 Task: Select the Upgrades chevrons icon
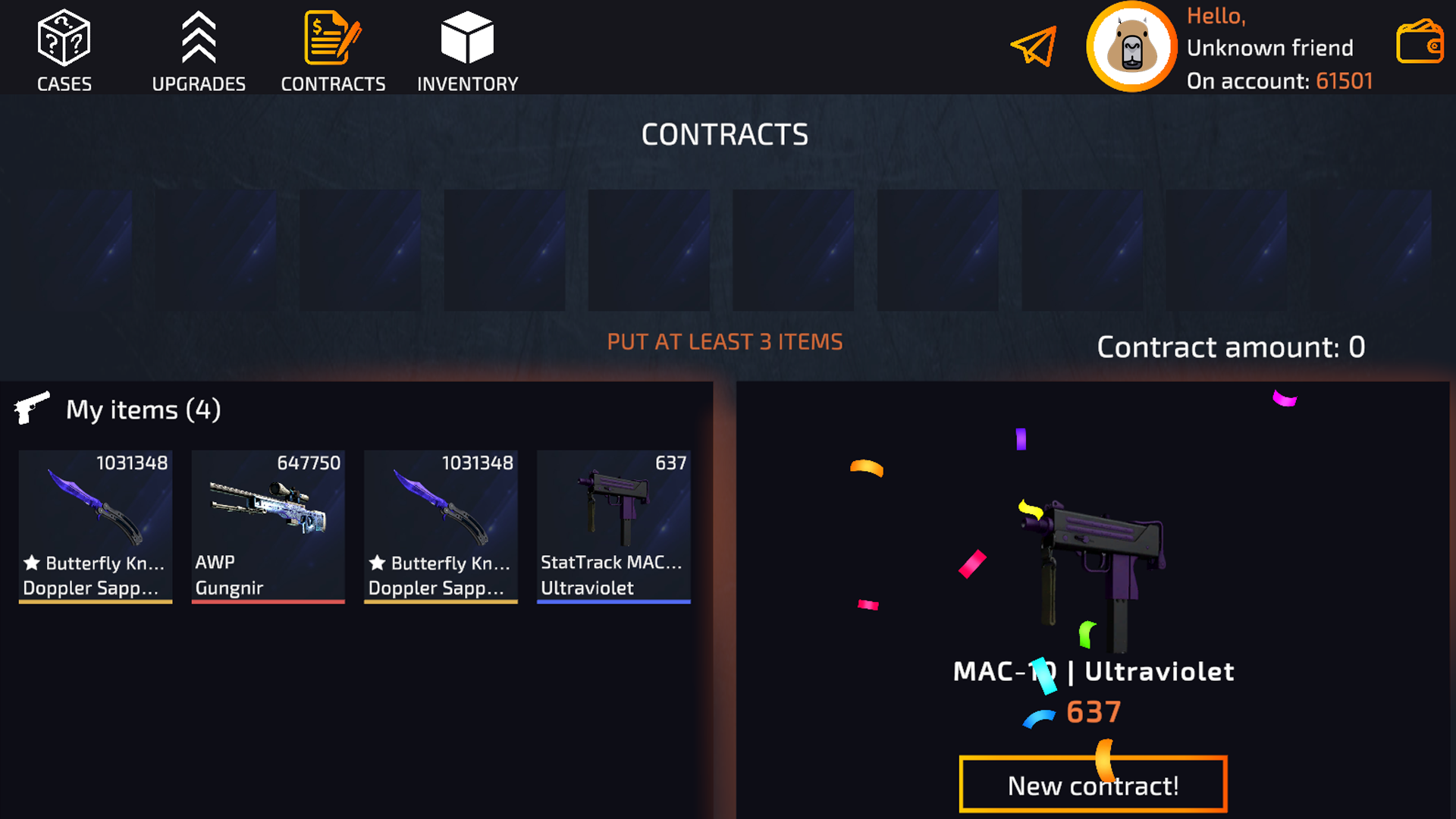click(x=199, y=36)
